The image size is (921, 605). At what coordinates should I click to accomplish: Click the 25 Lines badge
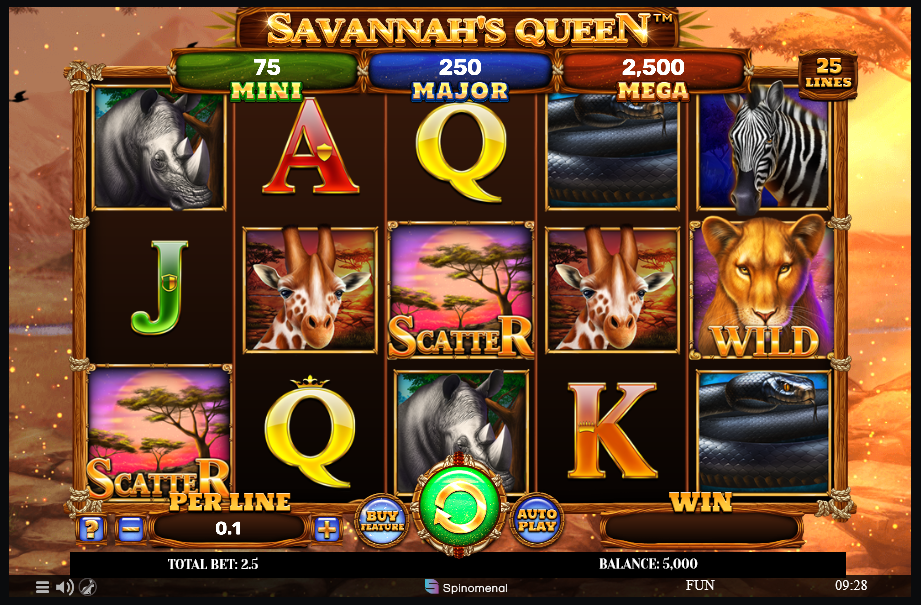click(827, 75)
